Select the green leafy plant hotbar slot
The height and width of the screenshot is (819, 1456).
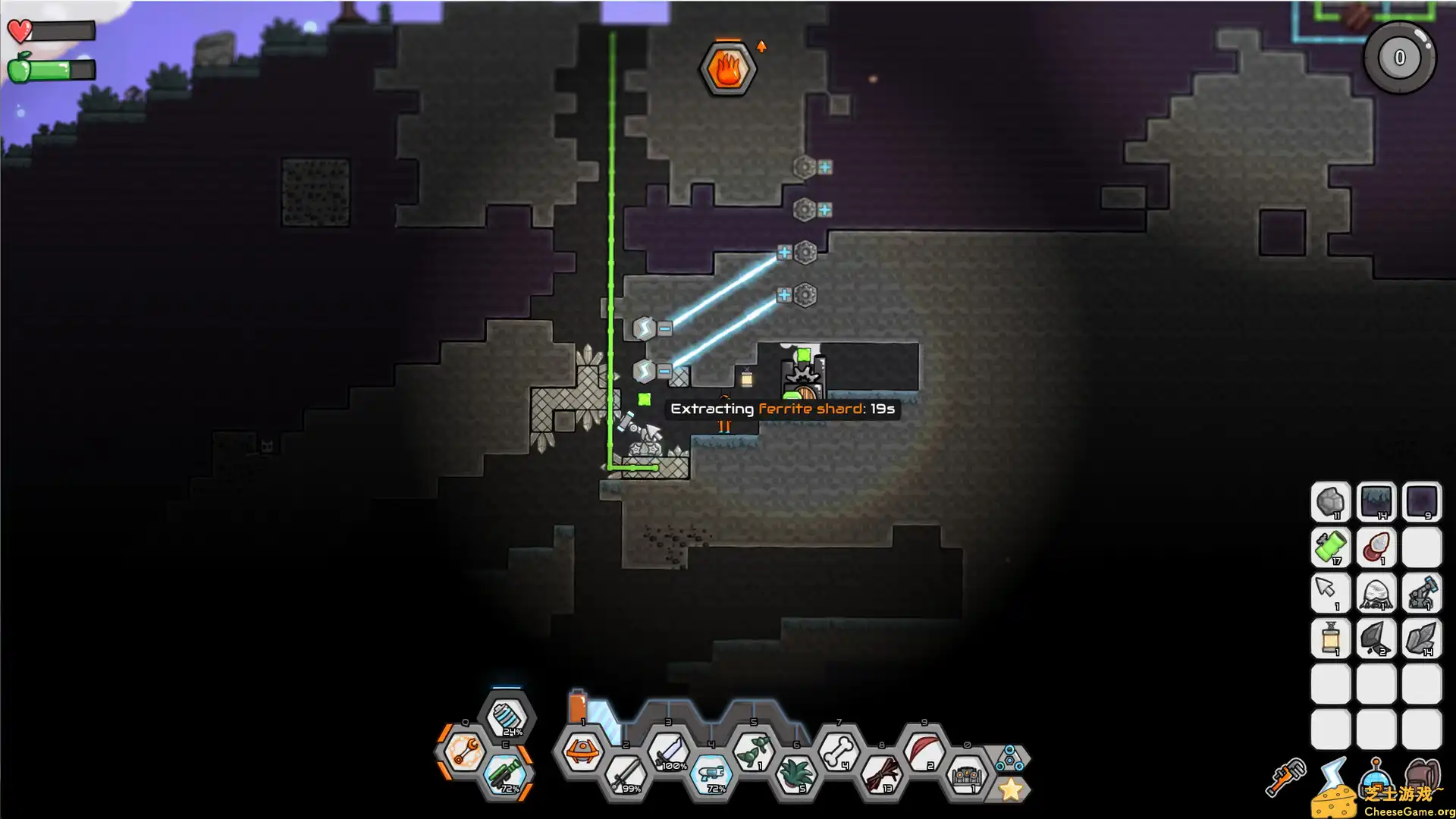795,775
